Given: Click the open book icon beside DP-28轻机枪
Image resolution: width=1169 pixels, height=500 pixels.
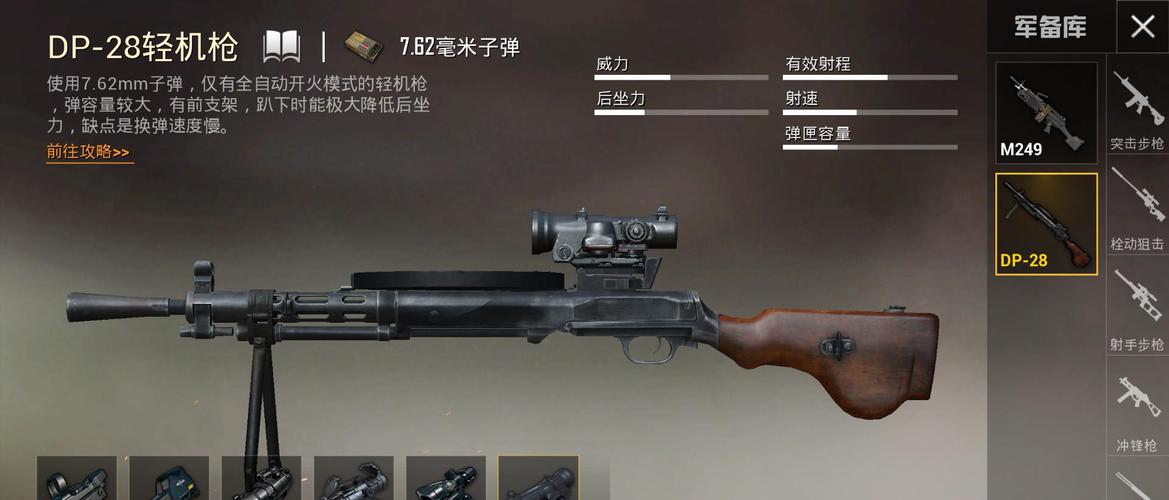Looking at the screenshot, I should tap(281, 46).
